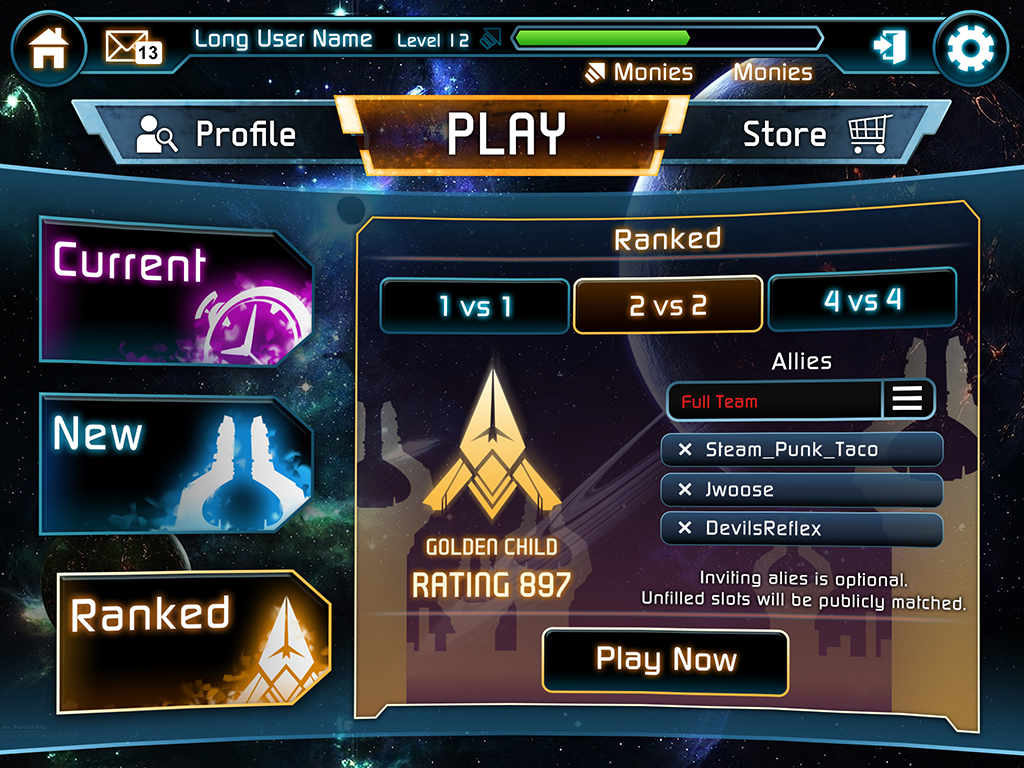Start the match with Play Now
Viewport: 1024px width, 768px height.
coord(665,660)
